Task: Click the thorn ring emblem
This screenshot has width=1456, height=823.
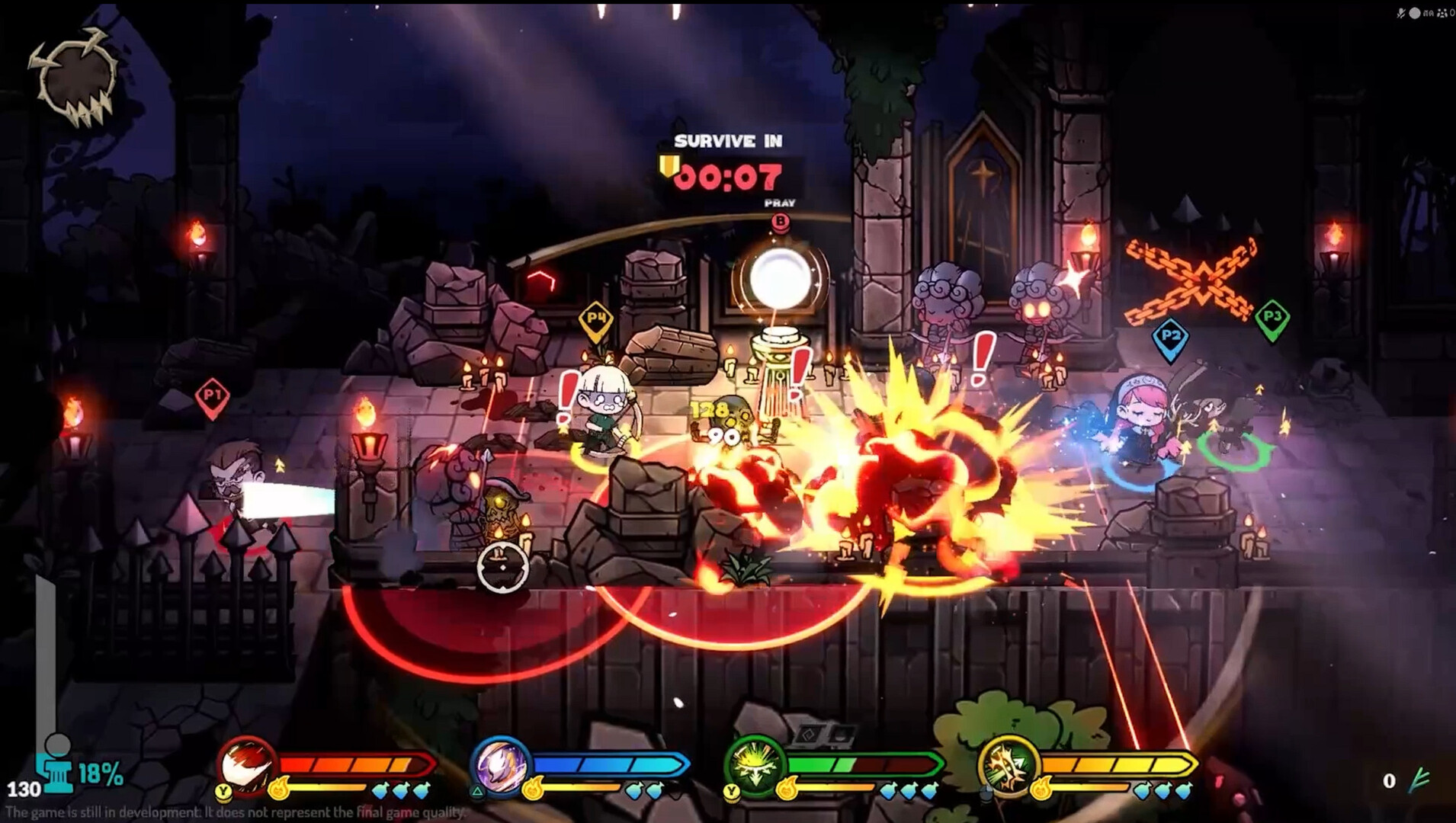Action: [74, 76]
